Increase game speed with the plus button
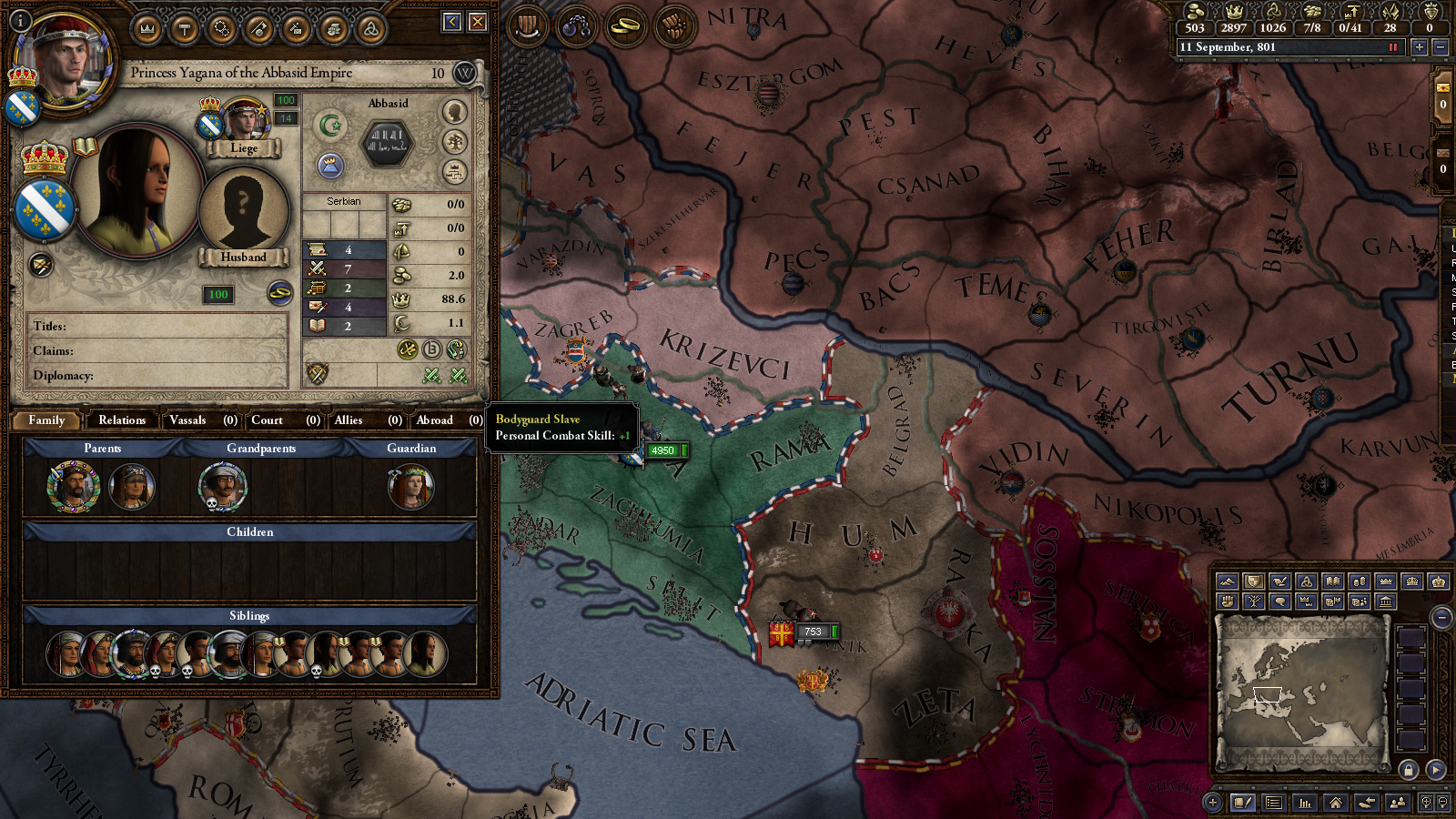This screenshot has width=1456, height=819. (x=1419, y=47)
